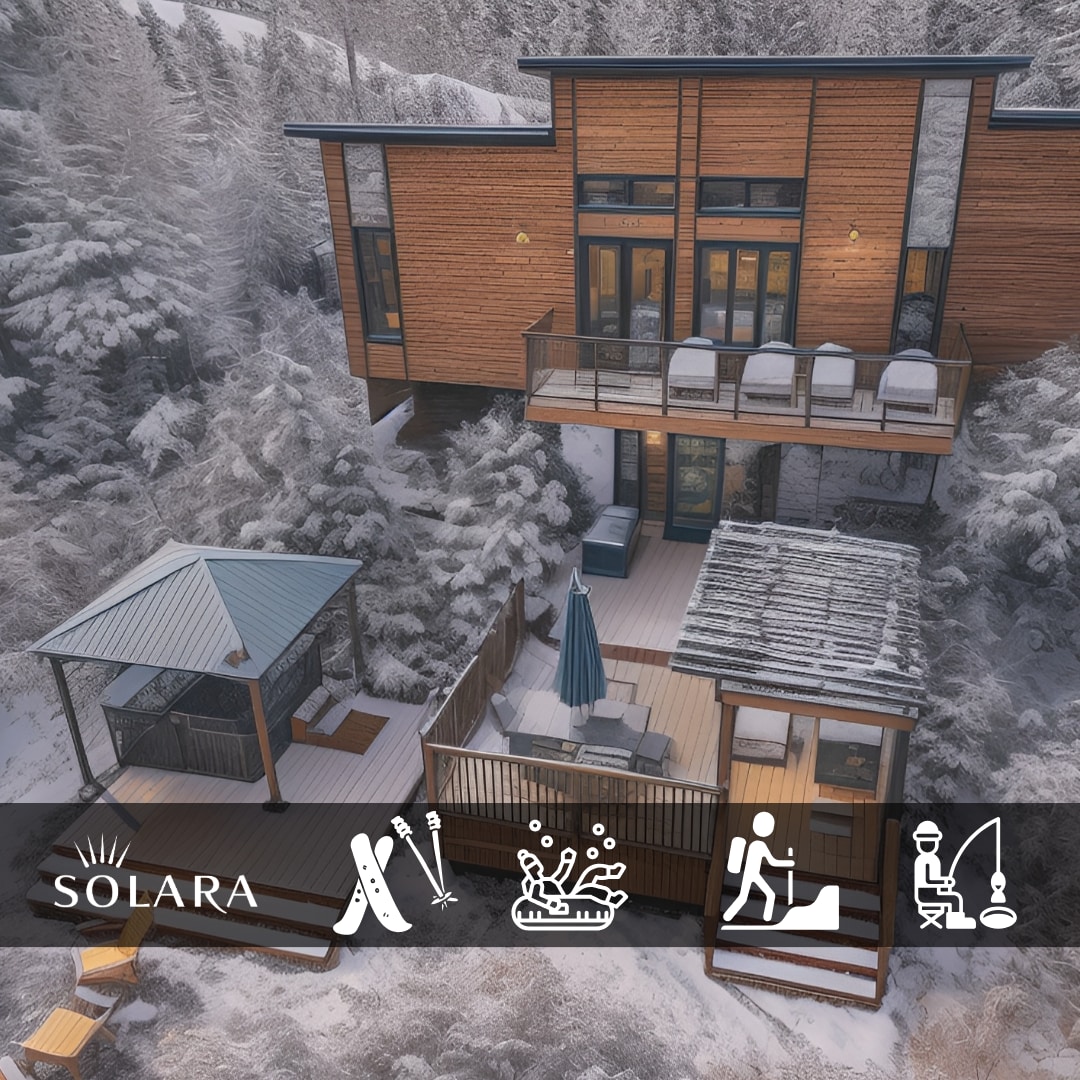Pick the ice fishing icon

coord(963,875)
